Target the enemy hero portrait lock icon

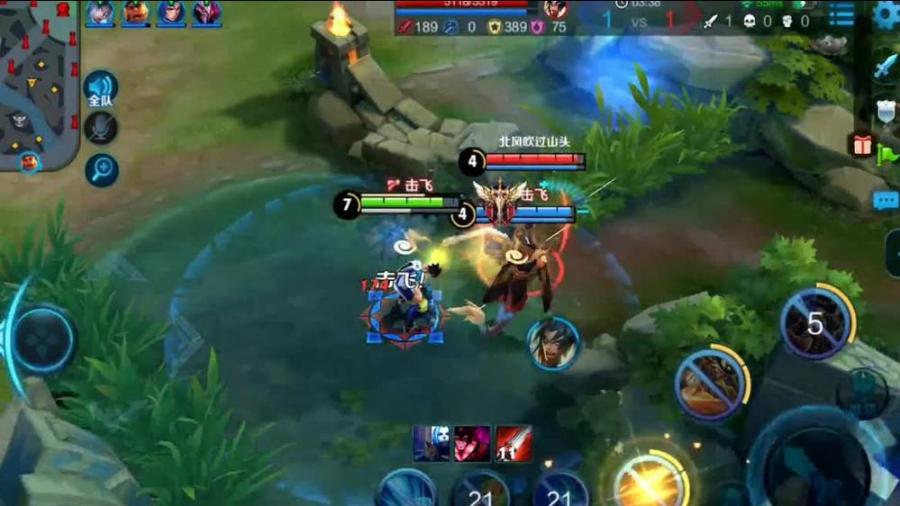[553, 344]
